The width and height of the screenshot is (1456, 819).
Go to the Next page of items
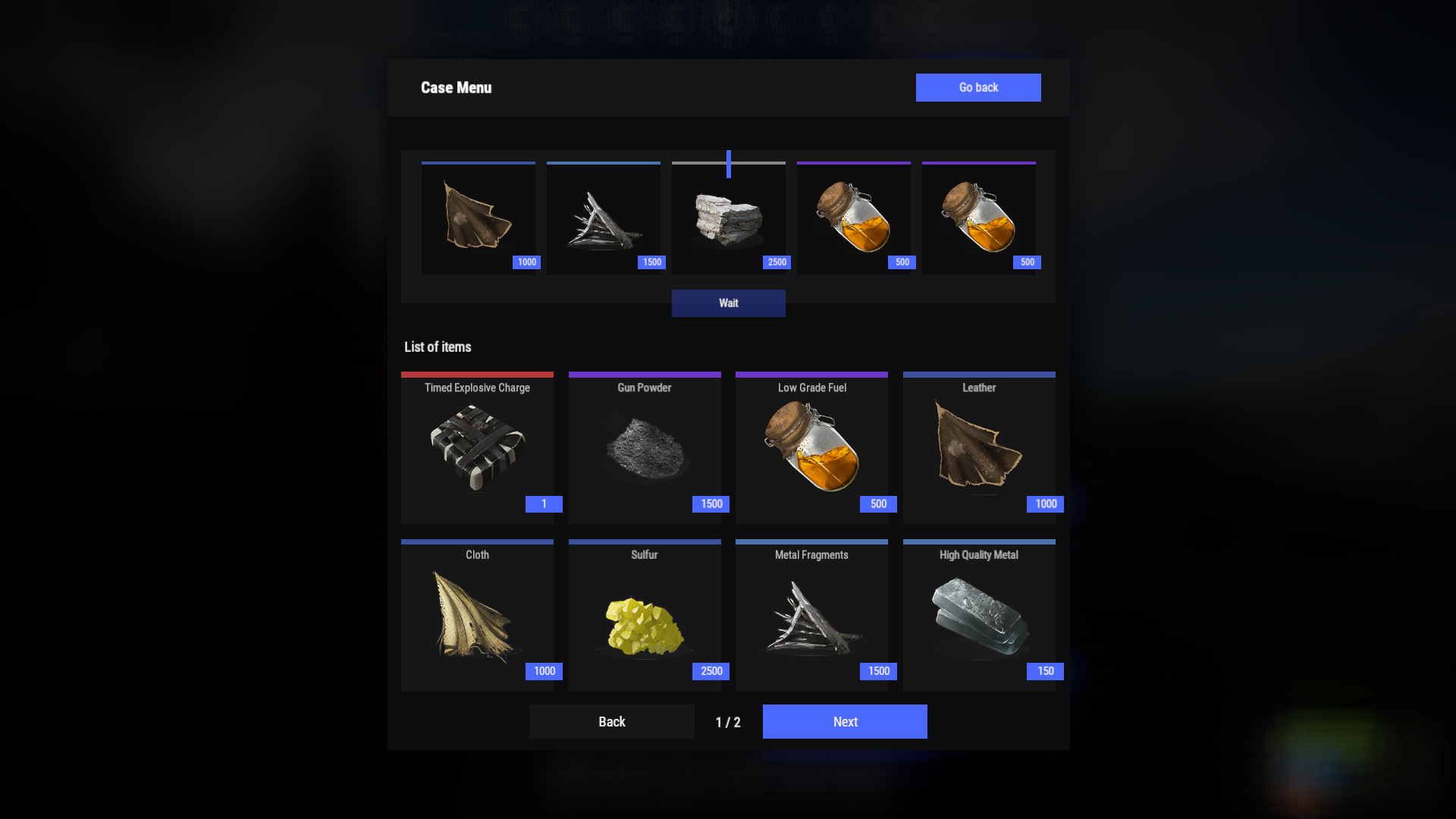click(844, 721)
